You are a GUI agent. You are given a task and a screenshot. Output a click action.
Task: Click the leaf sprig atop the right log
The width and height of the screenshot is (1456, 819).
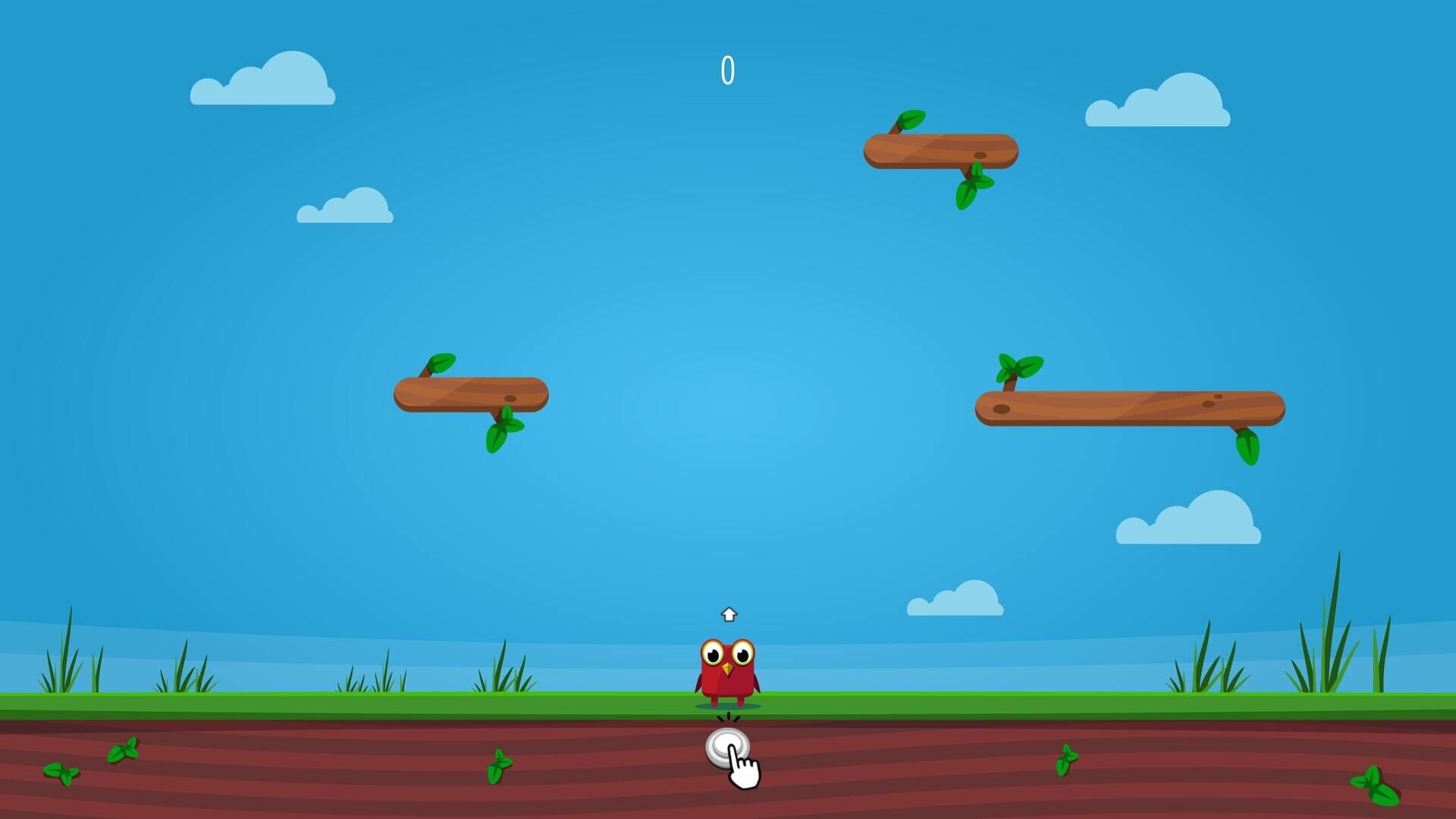pos(1020,365)
